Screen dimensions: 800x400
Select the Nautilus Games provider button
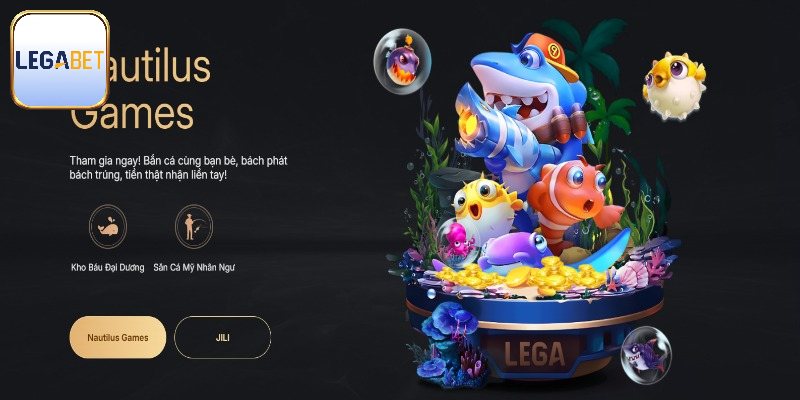(x=118, y=338)
